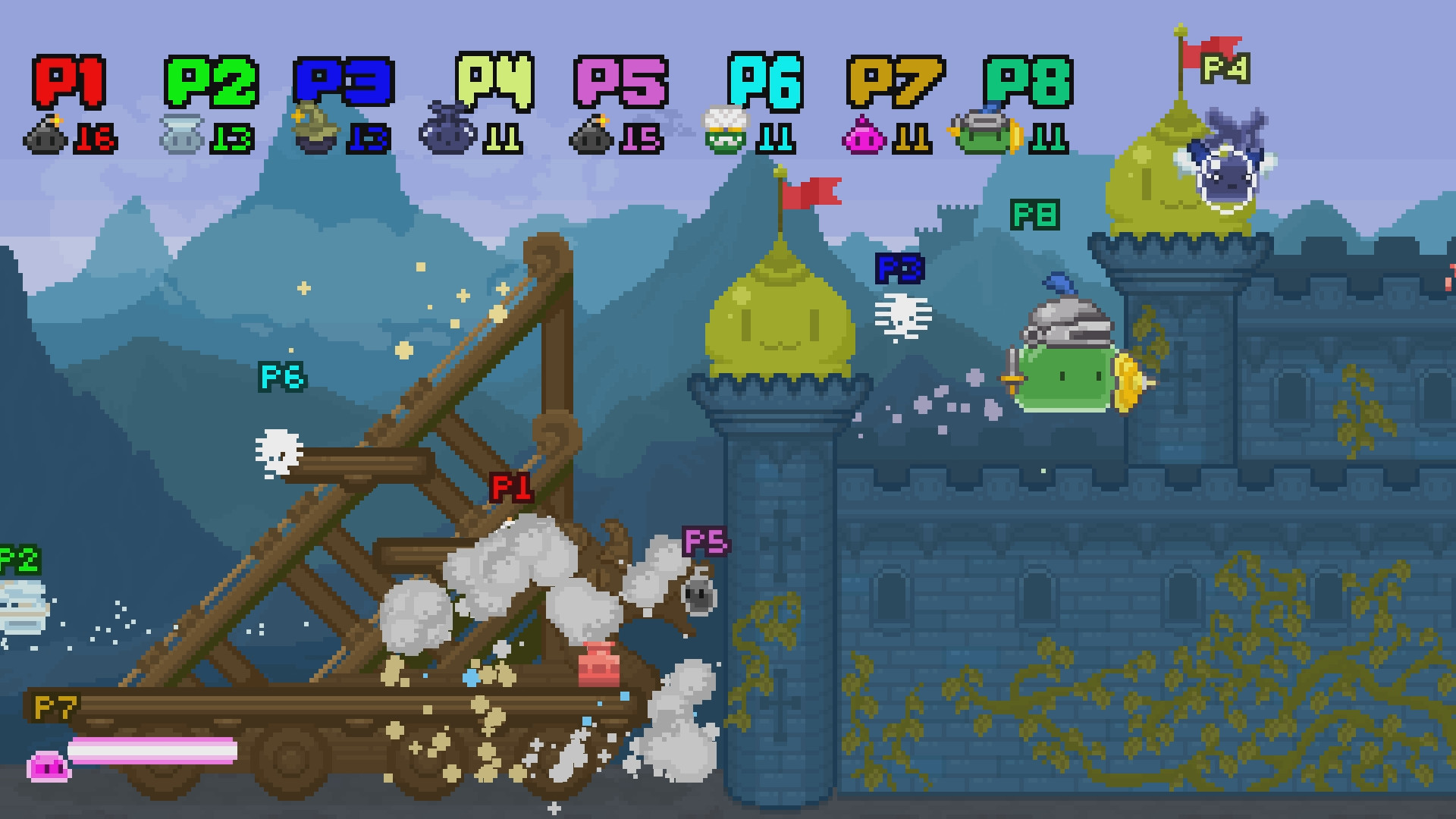The image size is (1456, 819).
Task: Click the P7 label on the catapult platform
Action: (57, 707)
